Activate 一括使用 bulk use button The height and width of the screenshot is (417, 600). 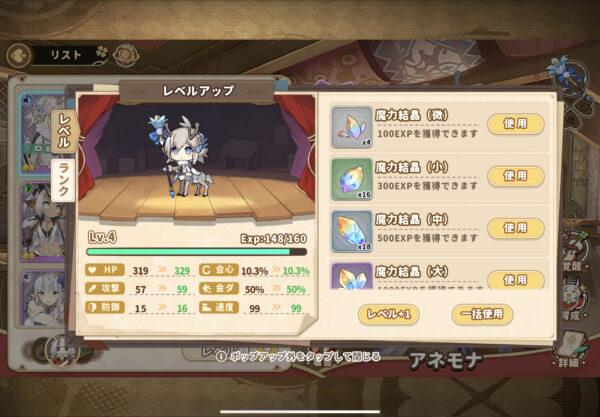pos(482,313)
